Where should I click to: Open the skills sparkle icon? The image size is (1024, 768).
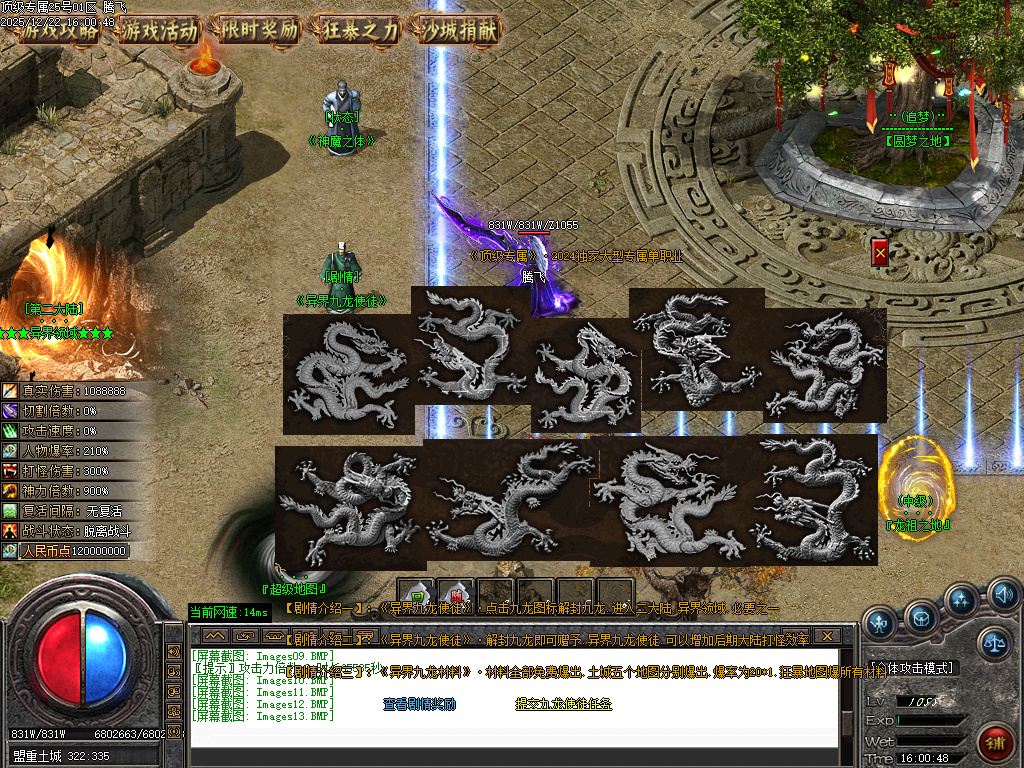(962, 600)
